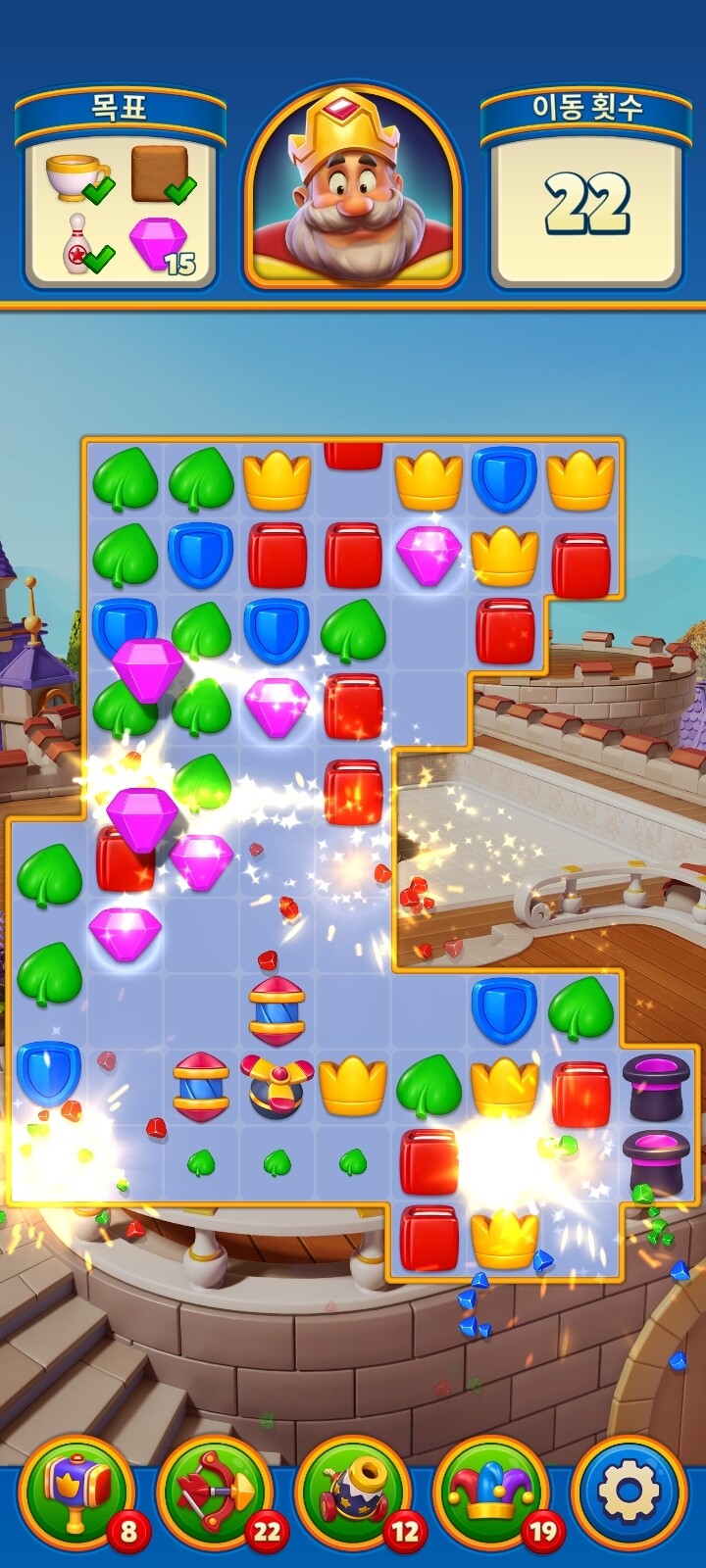This screenshot has width=706, height=1568.
Task: Tap the rocket left of the propeller
Action: point(201,1086)
